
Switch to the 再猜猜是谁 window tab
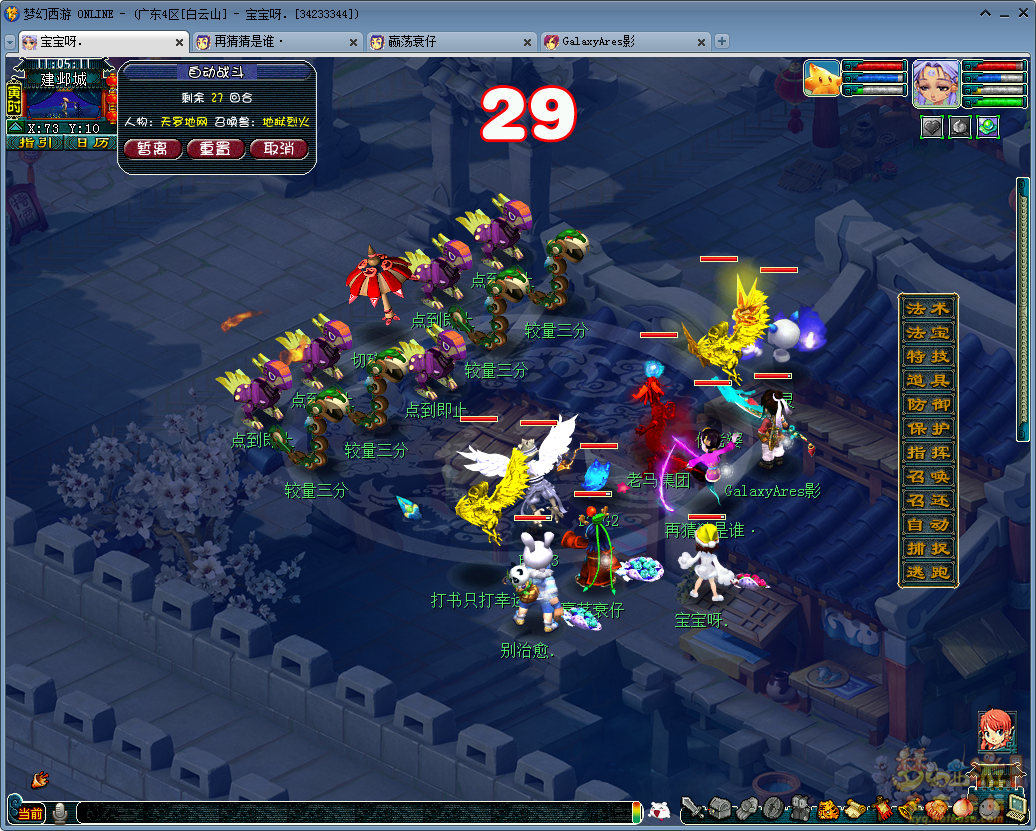(273, 42)
